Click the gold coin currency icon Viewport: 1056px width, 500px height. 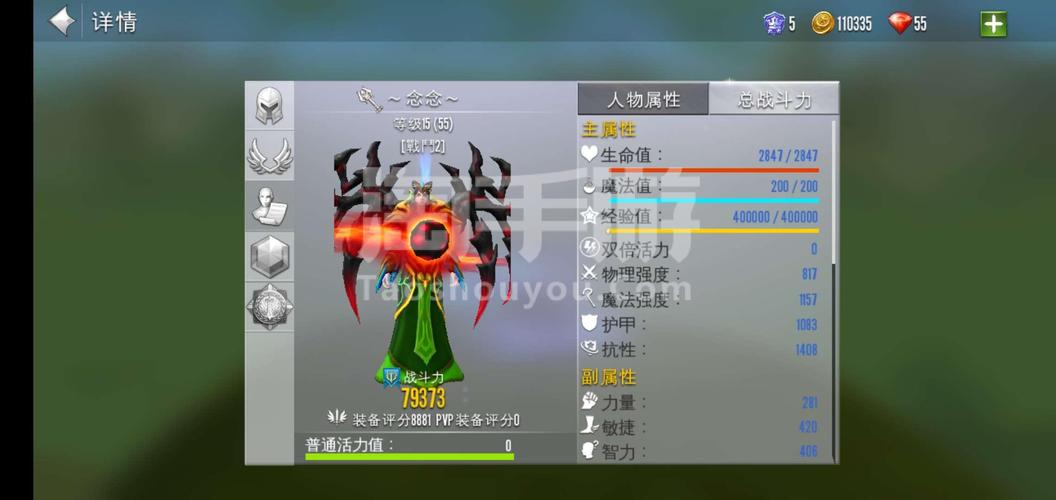point(822,23)
